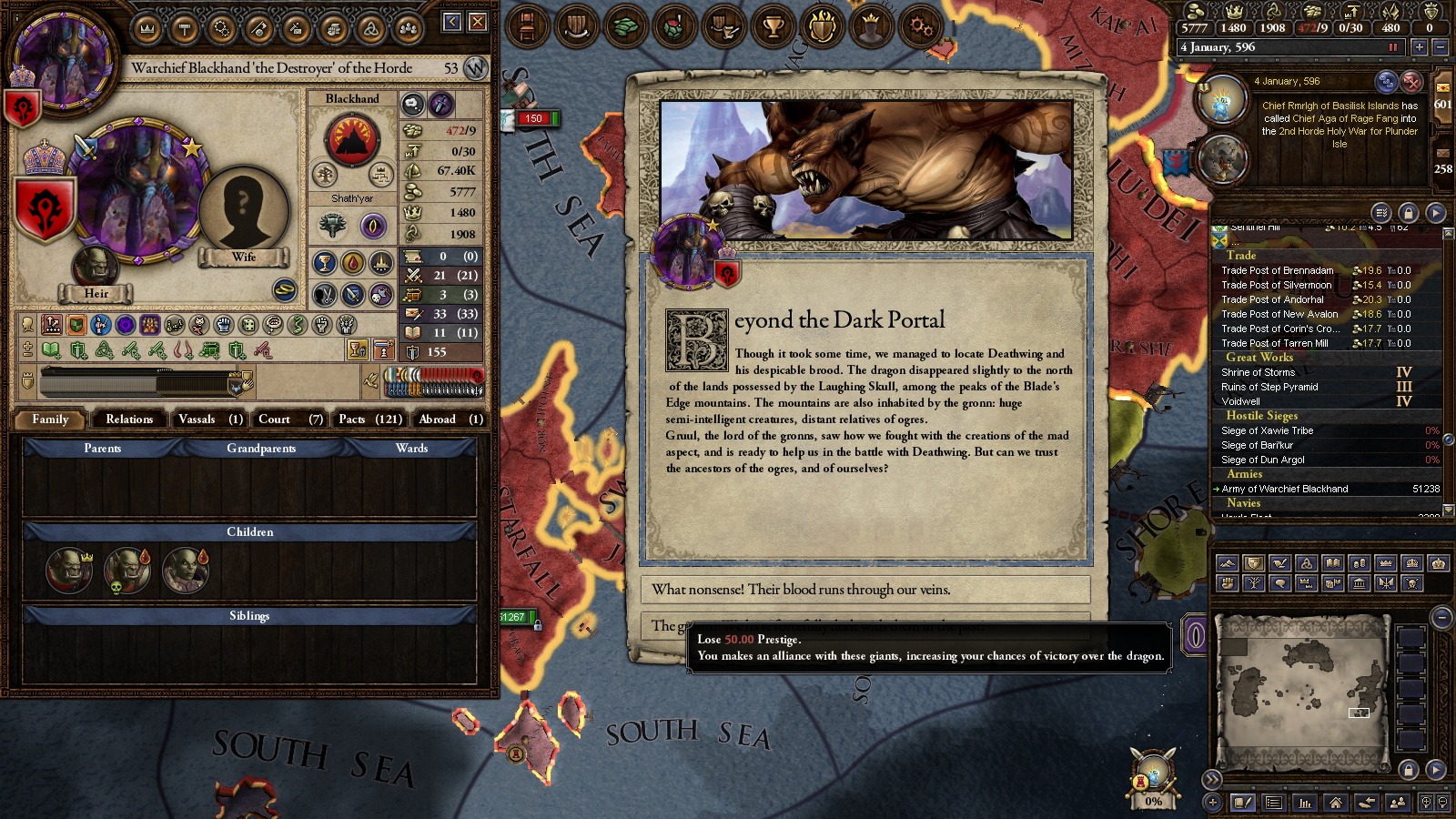Switch to the Pacts tab
The height and width of the screenshot is (819, 1456).
pos(369,420)
